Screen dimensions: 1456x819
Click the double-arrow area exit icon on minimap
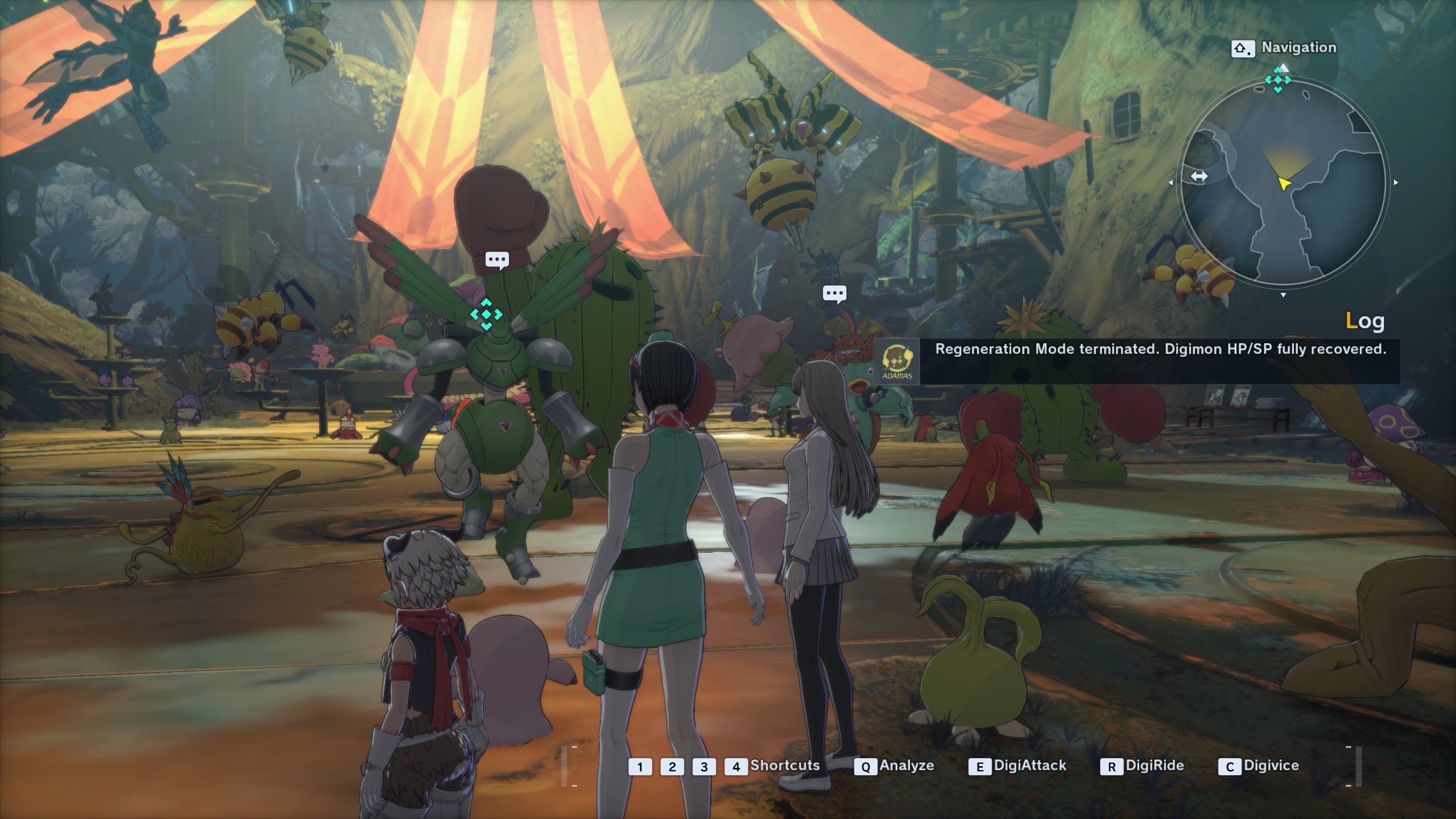[1199, 176]
